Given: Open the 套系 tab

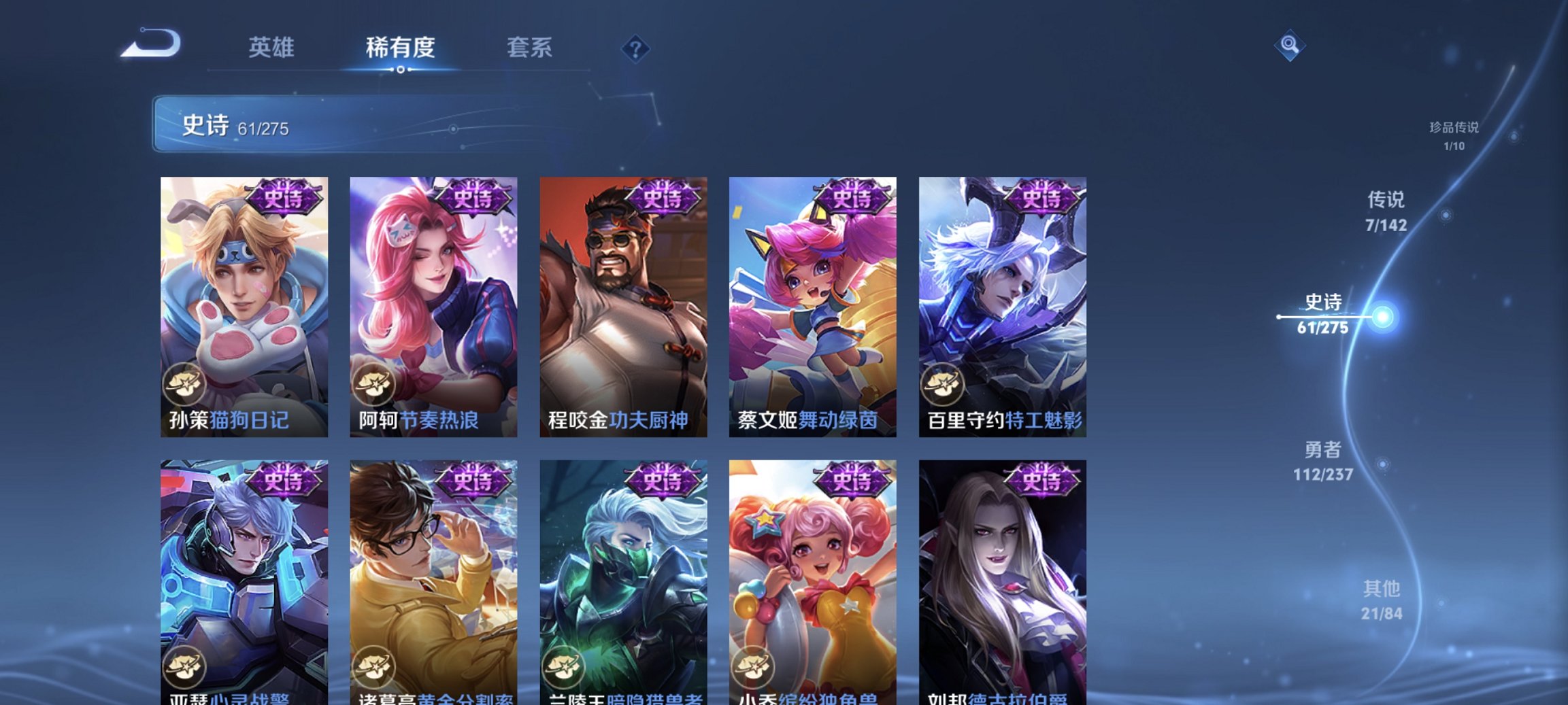Looking at the screenshot, I should 527,47.
